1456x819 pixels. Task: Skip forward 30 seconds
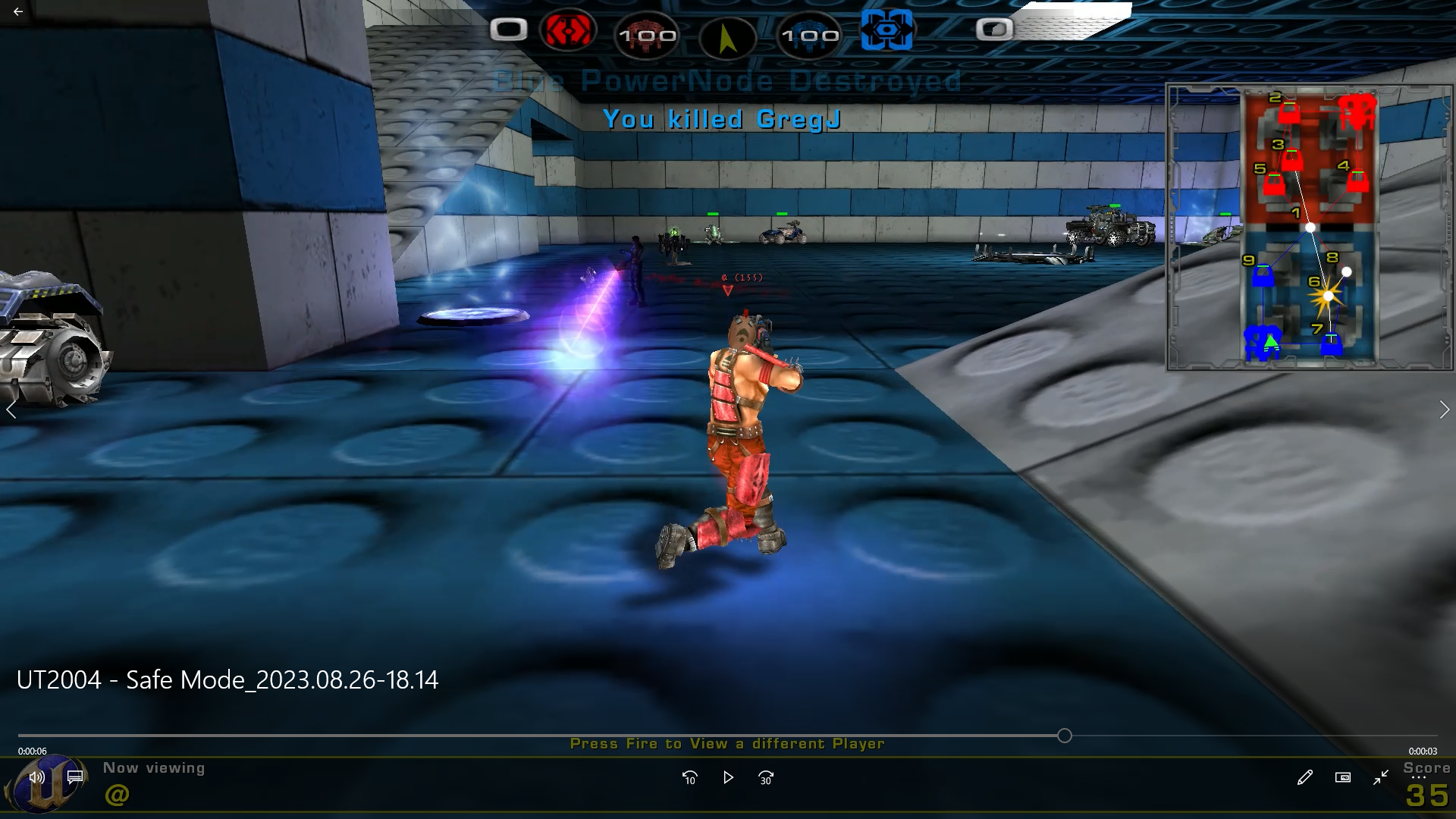pyautogui.click(x=766, y=777)
